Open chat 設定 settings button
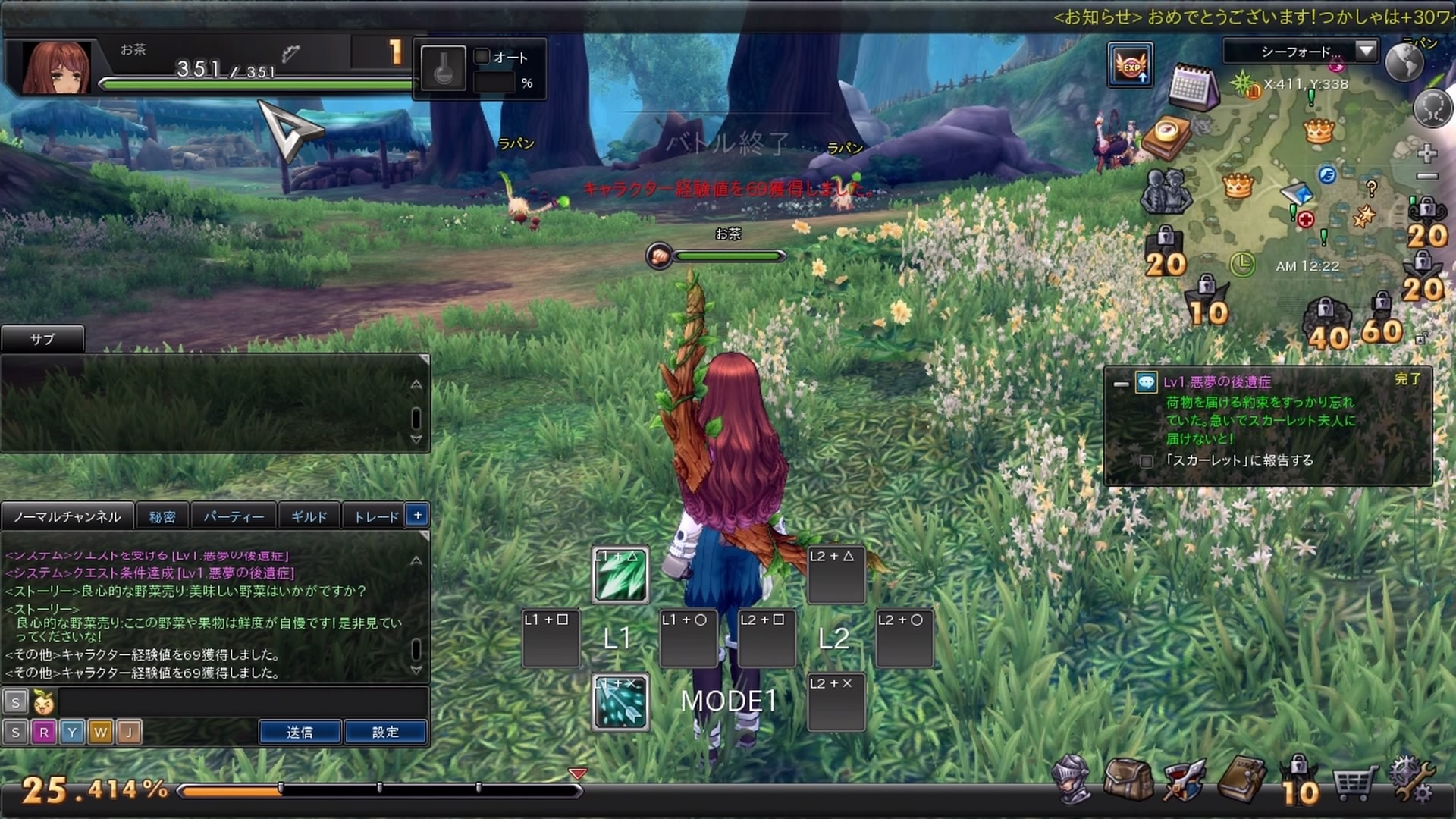Viewport: 1456px width, 819px height. (385, 732)
